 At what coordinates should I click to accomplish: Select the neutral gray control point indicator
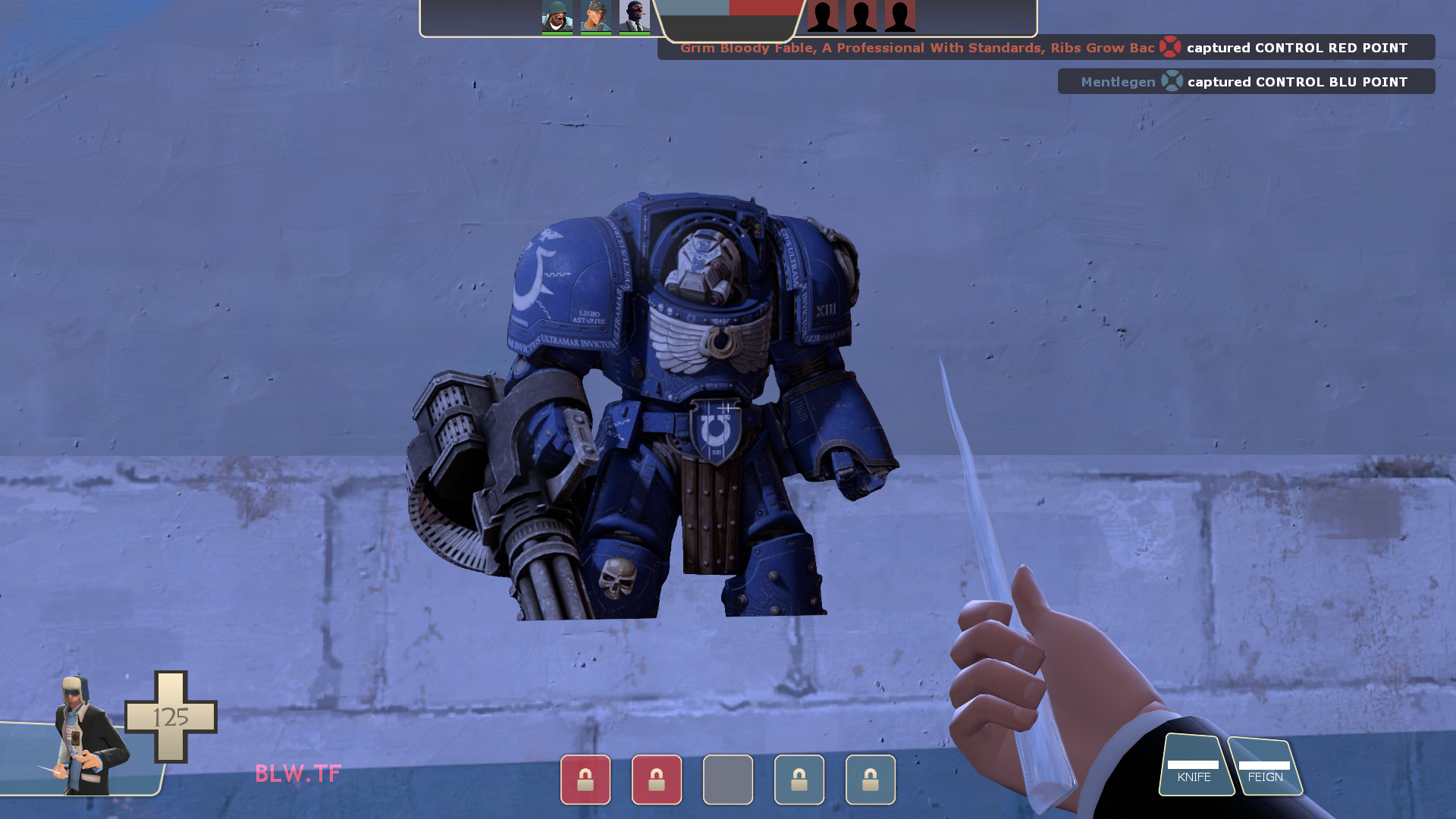point(728,780)
